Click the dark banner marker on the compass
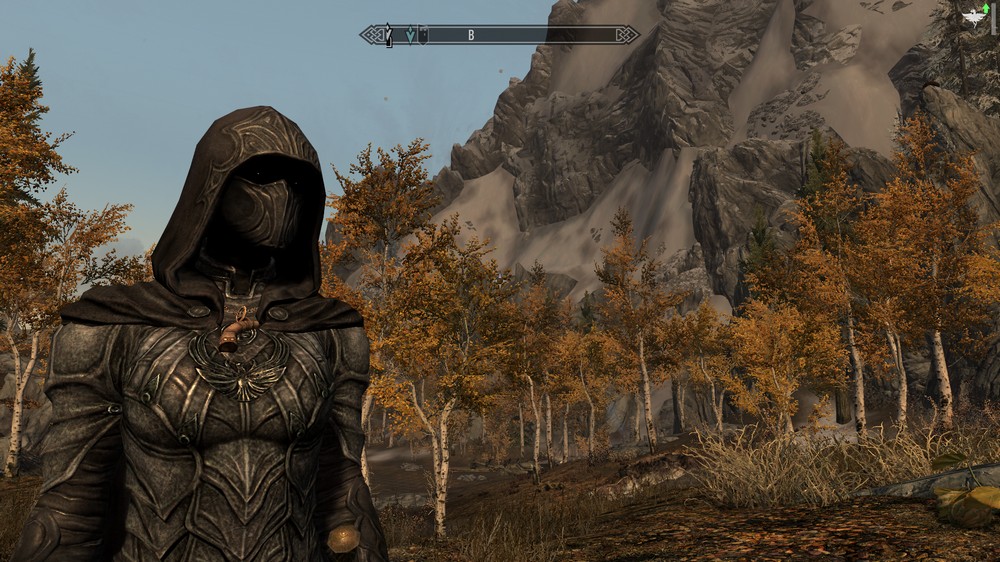 click(x=423, y=36)
